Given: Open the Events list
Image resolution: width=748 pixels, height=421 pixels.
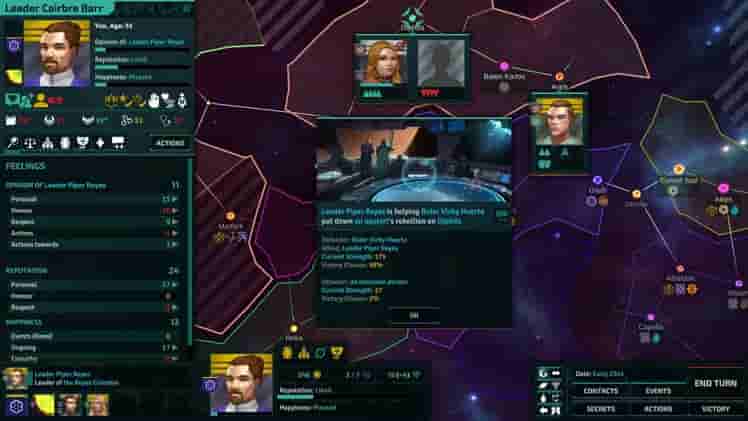Looking at the screenshot, I should click(x=657, y=391).
